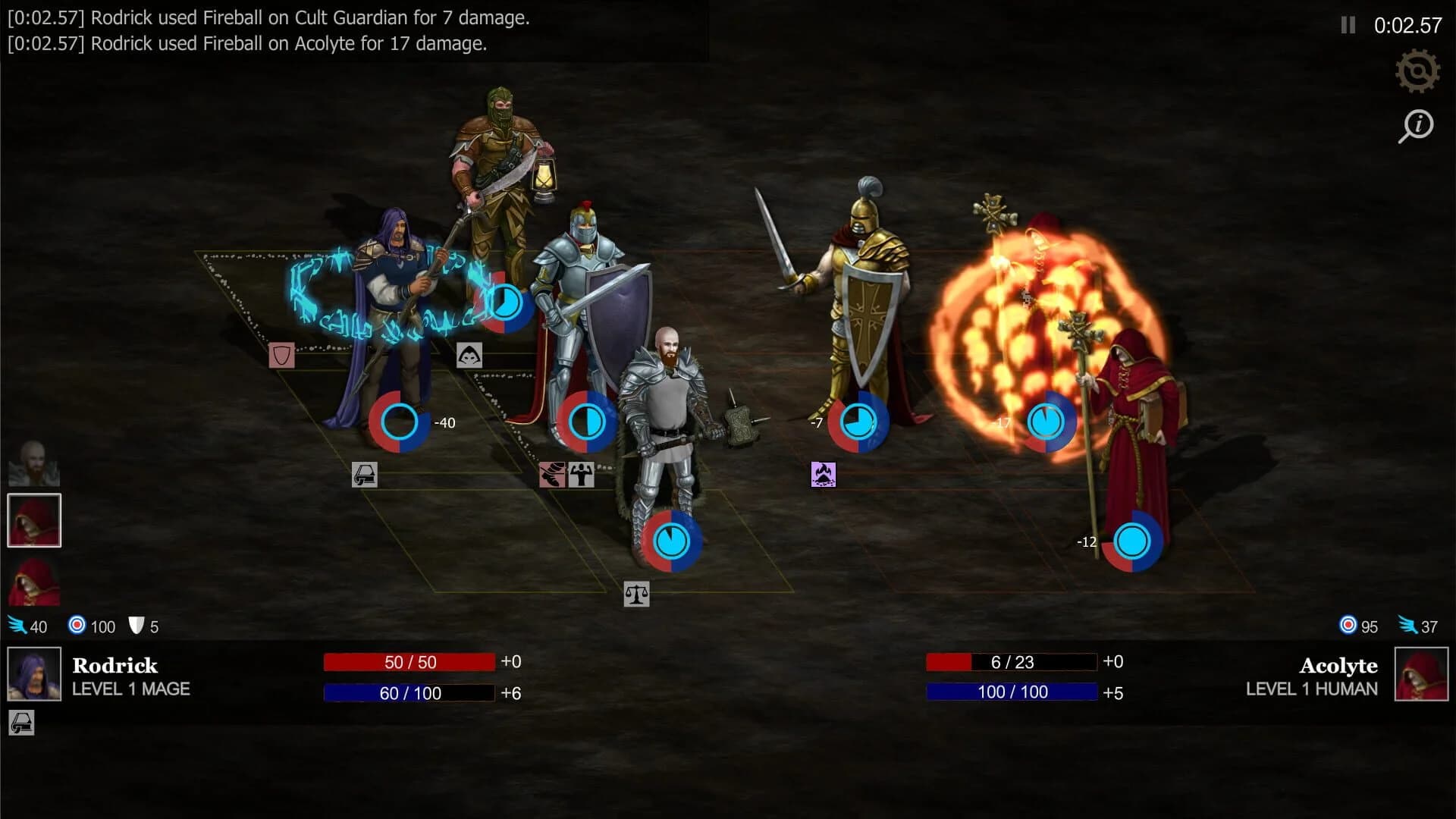Screen dimensions: 1456x819
Task: Click the hooded figure status icon near the ranger
Action: (x=470, y=354)
